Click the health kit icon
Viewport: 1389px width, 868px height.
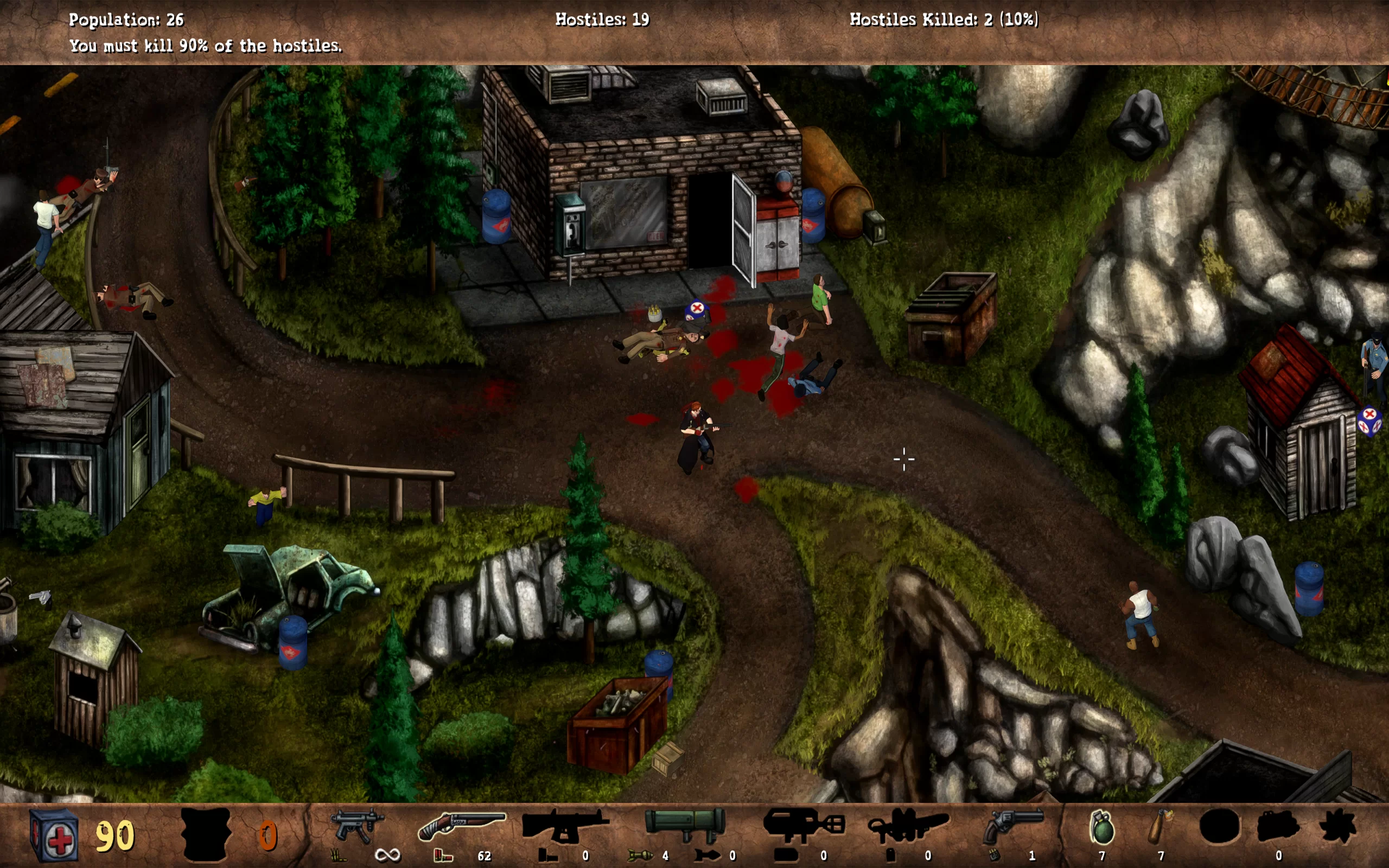coord(53,834)
